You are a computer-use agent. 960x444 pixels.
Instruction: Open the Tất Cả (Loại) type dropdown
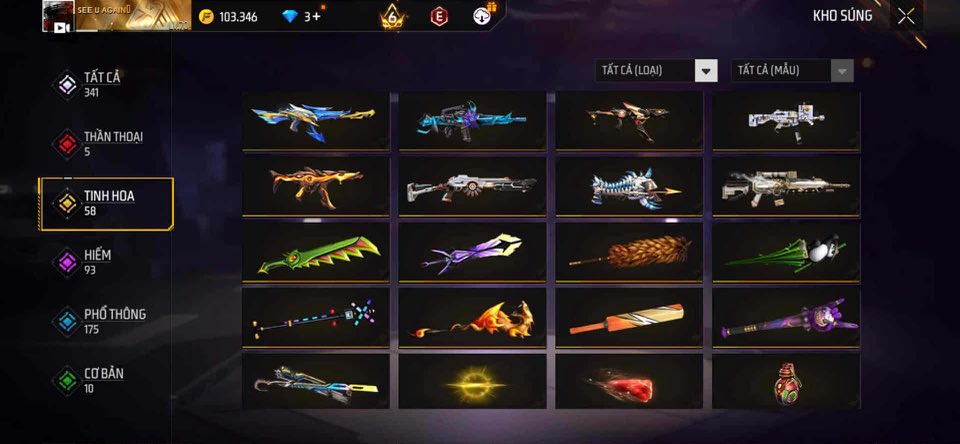pyautogui.click(x=656, y=70)
